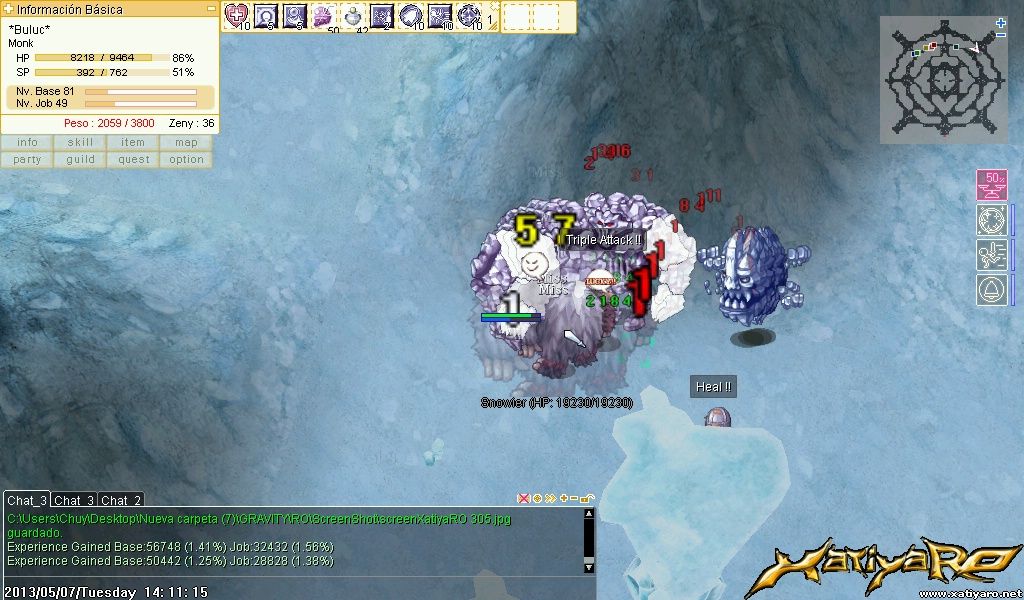Click the pink 50% weight status icon
The image size is (1024, 600).
click(991, 185)
